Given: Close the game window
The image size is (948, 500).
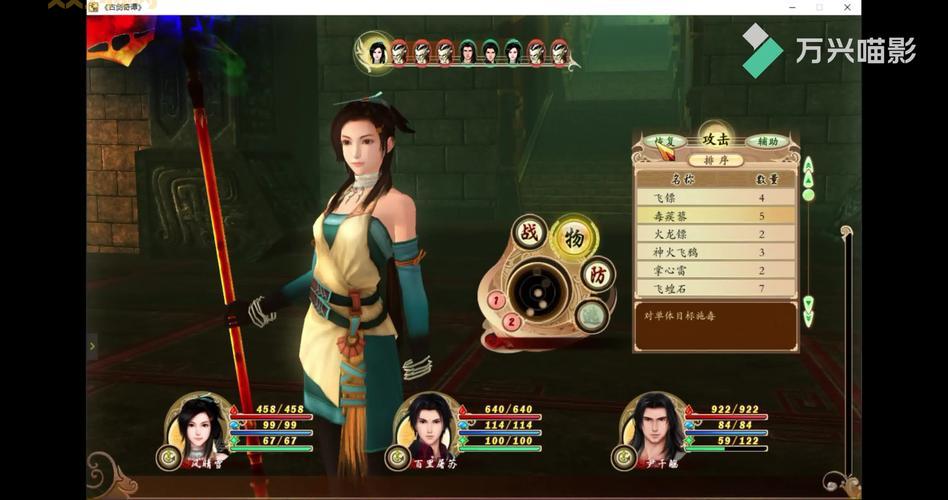Looking at the screenshot, I should [x=847, y=7].
